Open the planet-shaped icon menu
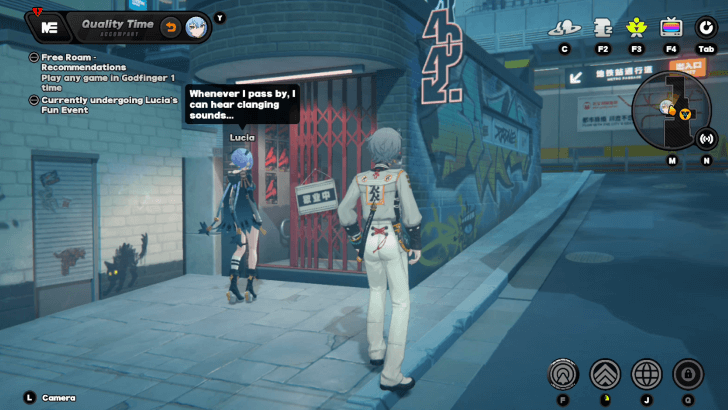The image size is (728, 410). pyautogui.click(x=564, y=27)
